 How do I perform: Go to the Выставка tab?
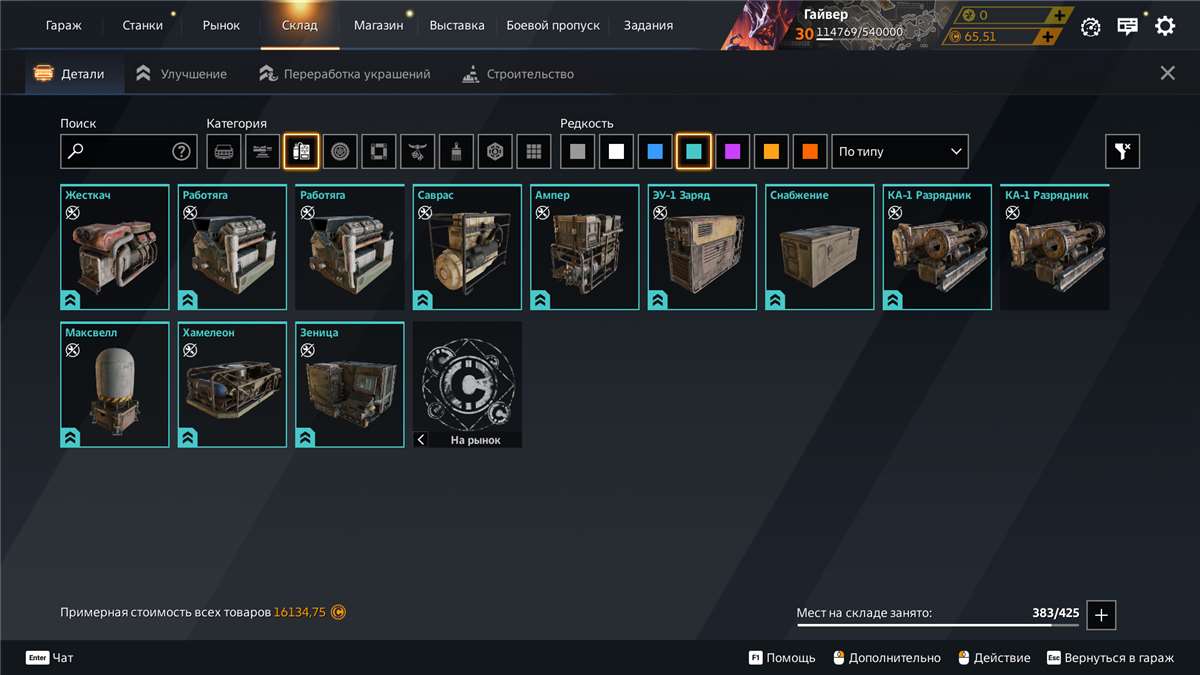click(457, 26)
